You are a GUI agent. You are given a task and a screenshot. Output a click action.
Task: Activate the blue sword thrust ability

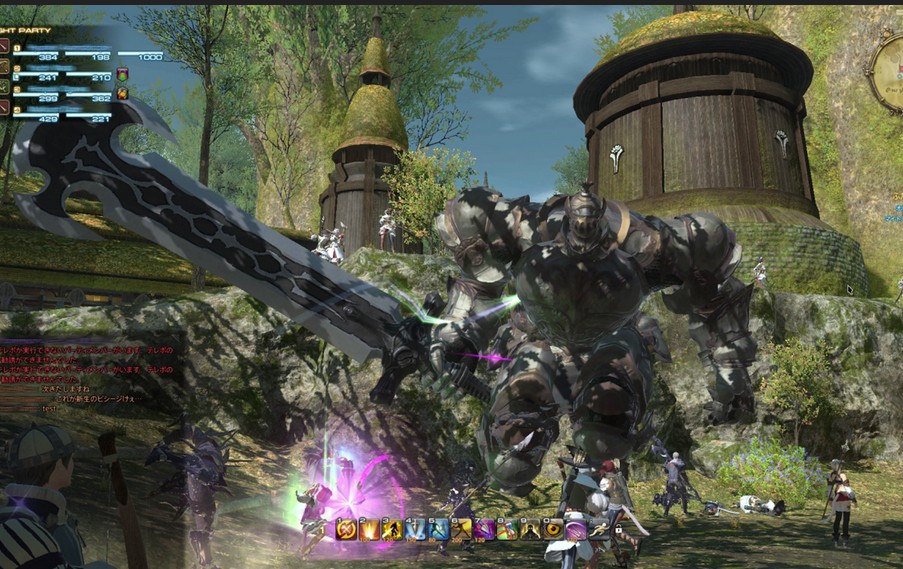click(415, 529)
